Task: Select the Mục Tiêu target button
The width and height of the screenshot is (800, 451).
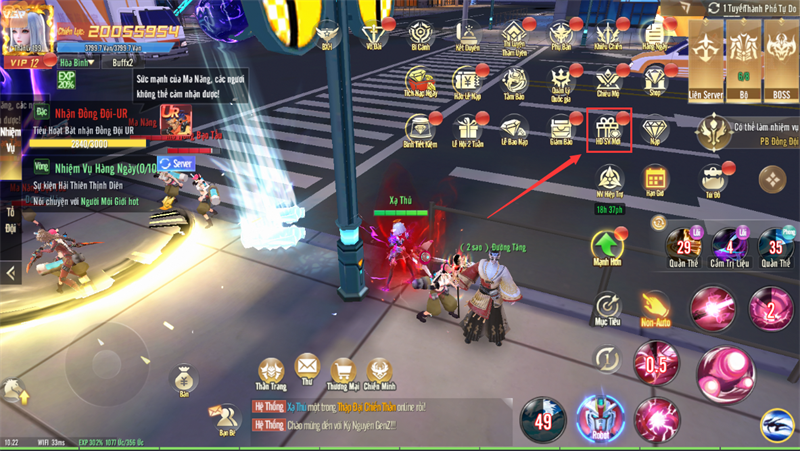Action: [x=607, y=306]
